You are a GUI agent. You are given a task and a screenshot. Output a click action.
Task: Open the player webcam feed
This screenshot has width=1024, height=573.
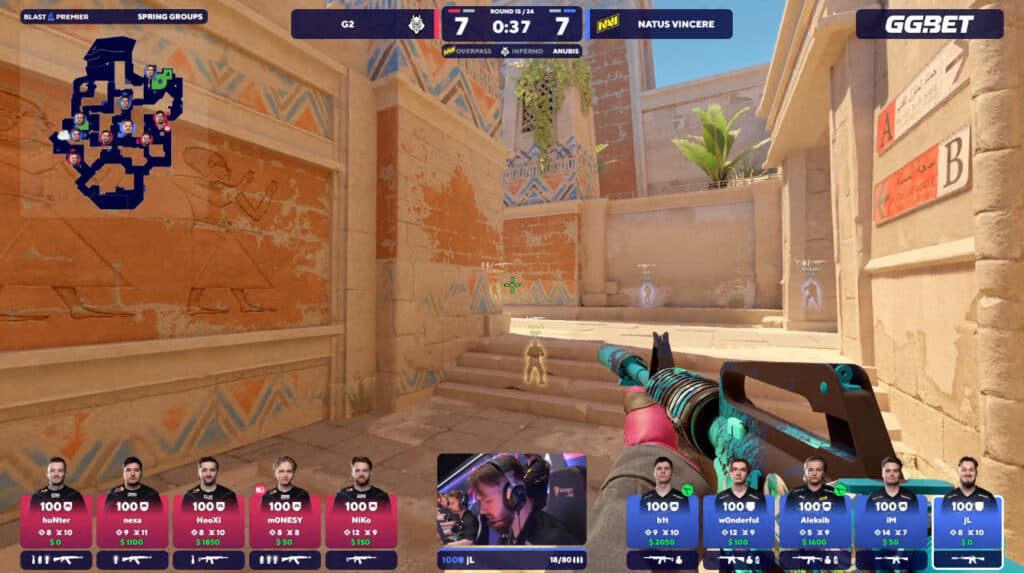point(511,500)
